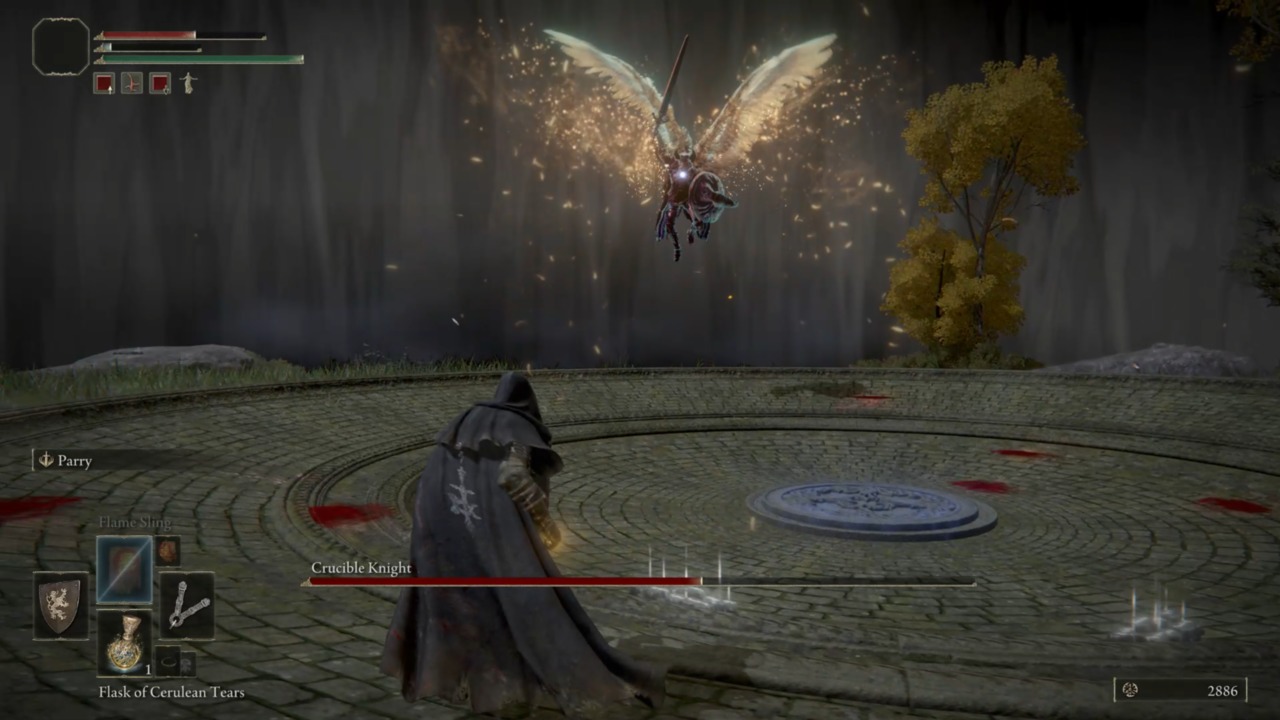Toggle the first red status effect square
The width and height of the screenshot is (1280, 720).
pyautogui.click(x=105, y=84)
